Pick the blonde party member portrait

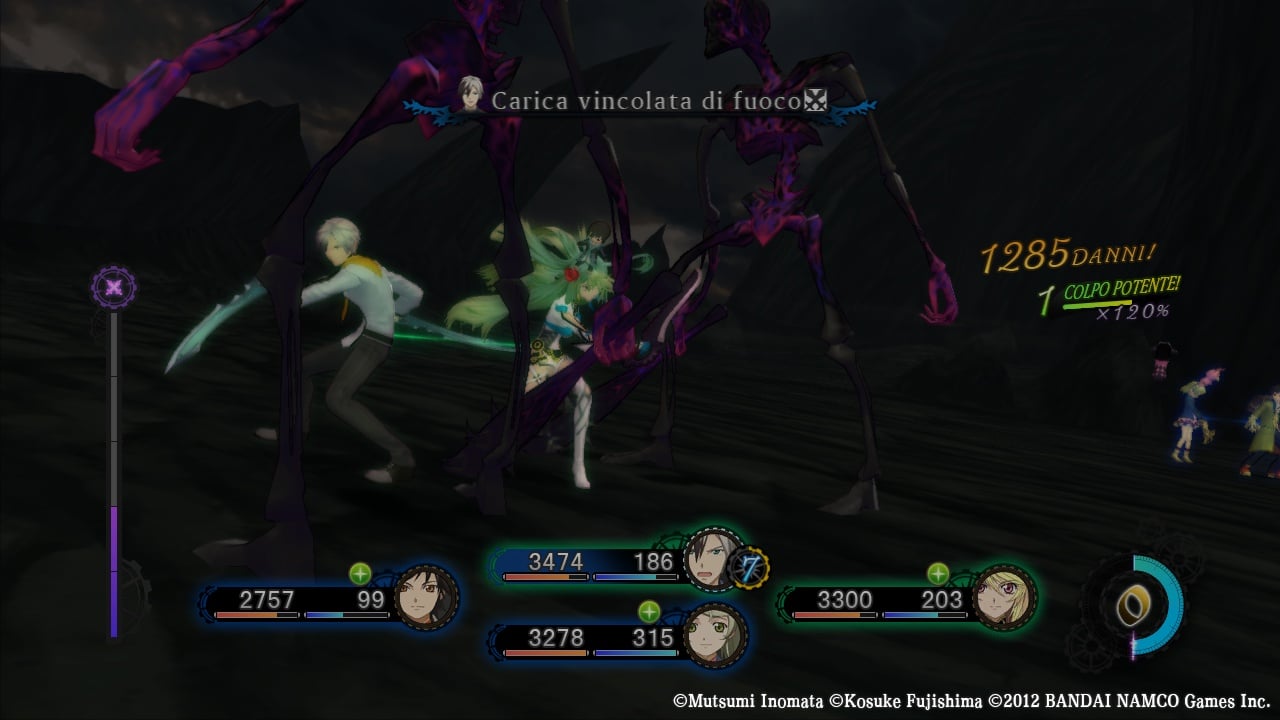click(1005, 598)
